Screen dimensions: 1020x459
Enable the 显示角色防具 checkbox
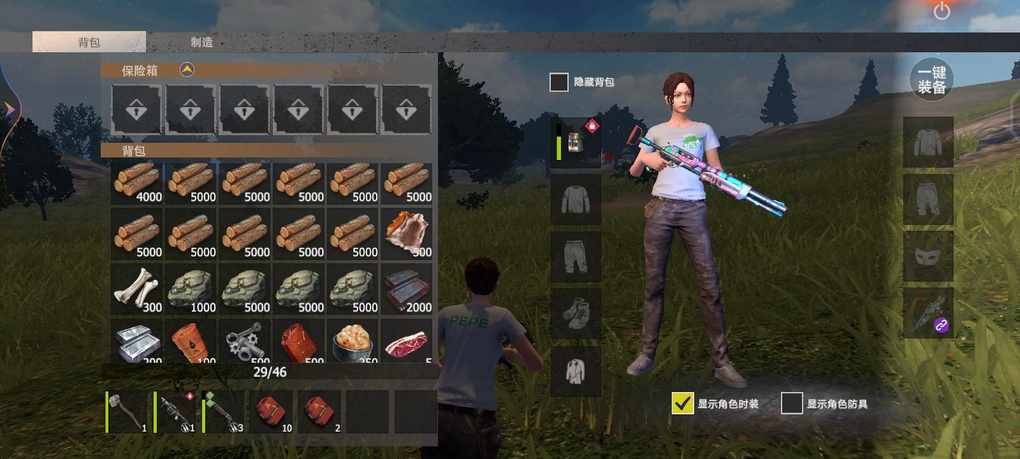[x=792, y=403]
